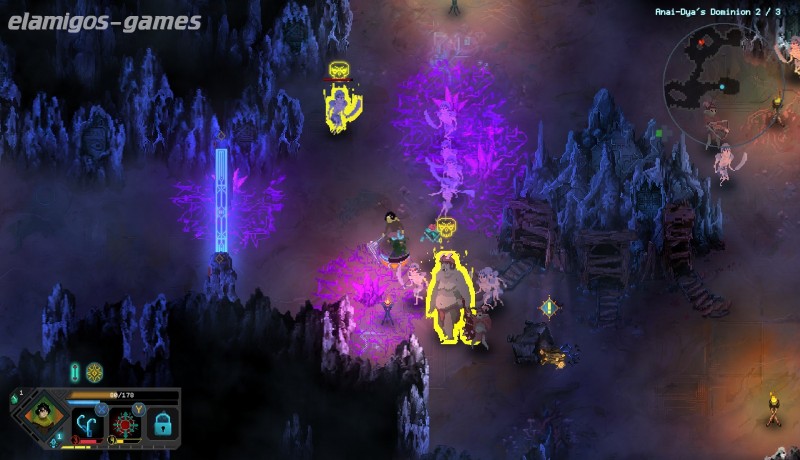
Task: Select the locked ability slot
Action: point(161,425)
